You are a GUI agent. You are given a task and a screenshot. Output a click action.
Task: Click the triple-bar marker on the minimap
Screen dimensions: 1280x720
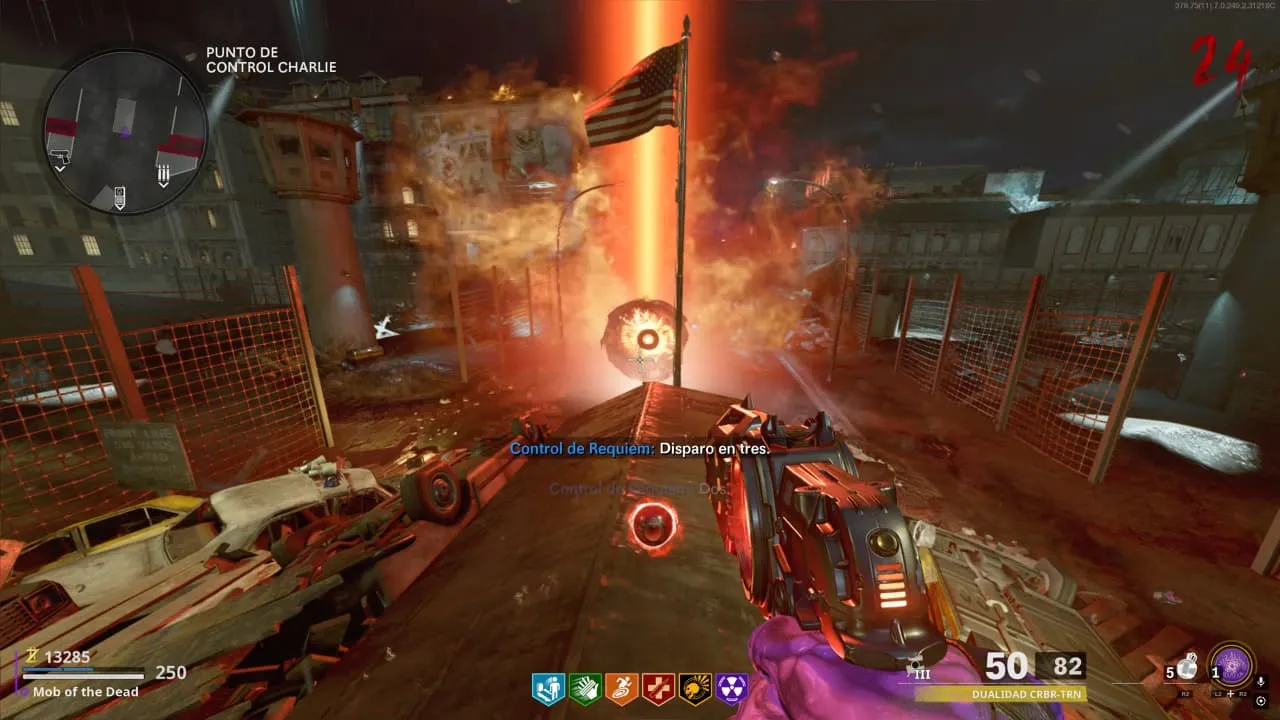(164, 175)
